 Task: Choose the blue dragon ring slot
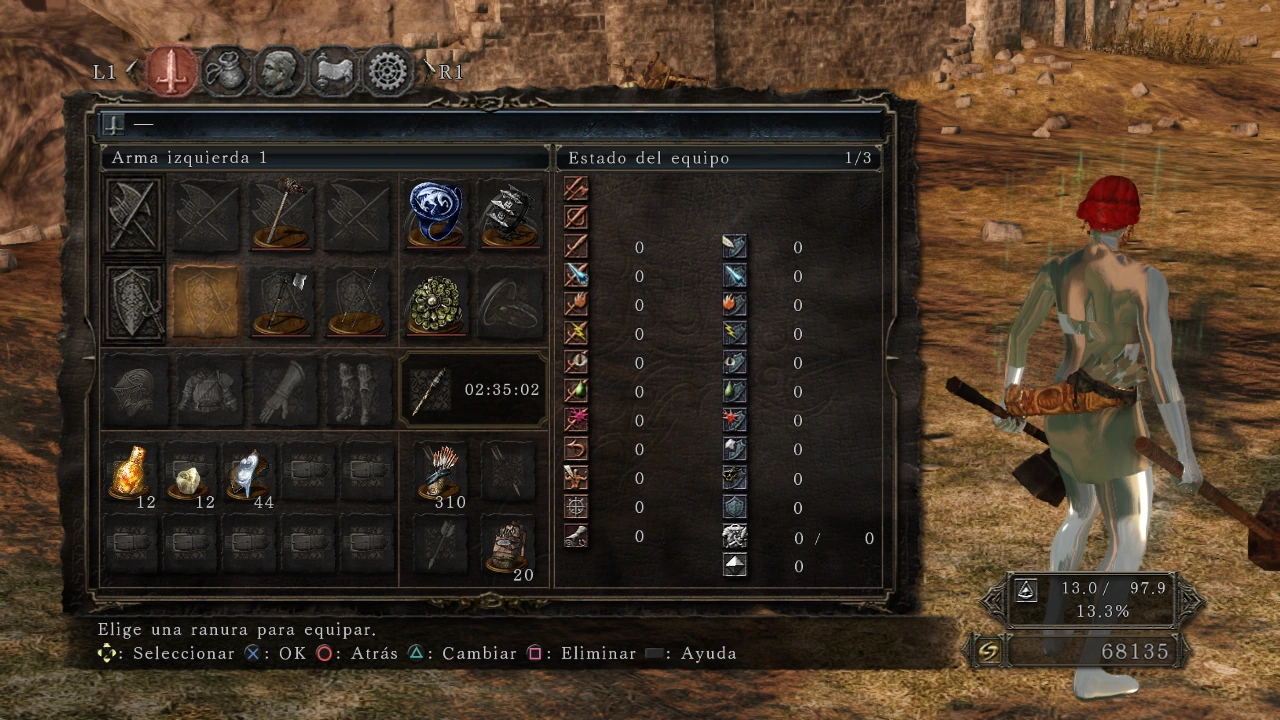point(435,214)
